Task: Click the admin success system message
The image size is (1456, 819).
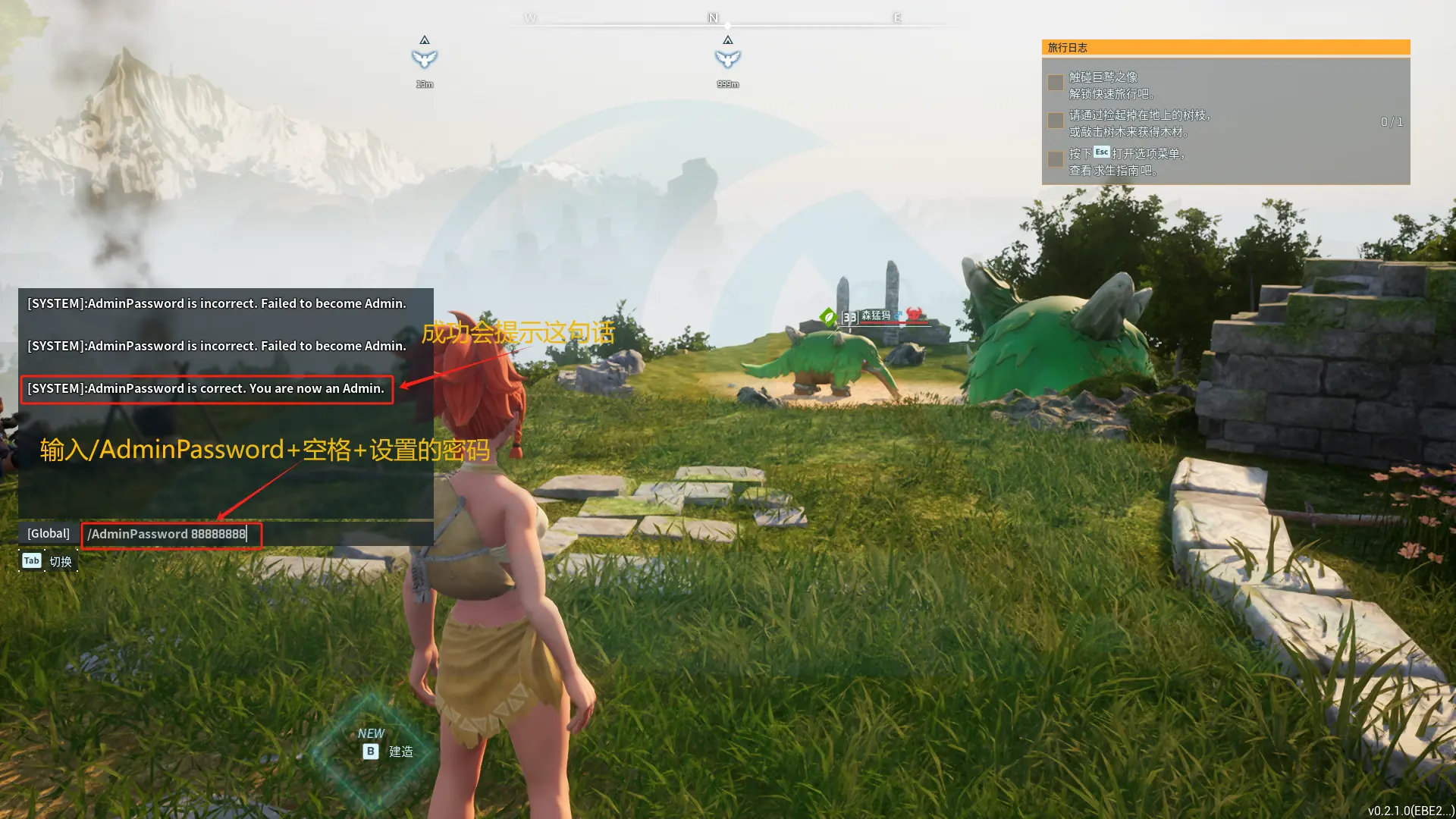Action: pos(206,389)
